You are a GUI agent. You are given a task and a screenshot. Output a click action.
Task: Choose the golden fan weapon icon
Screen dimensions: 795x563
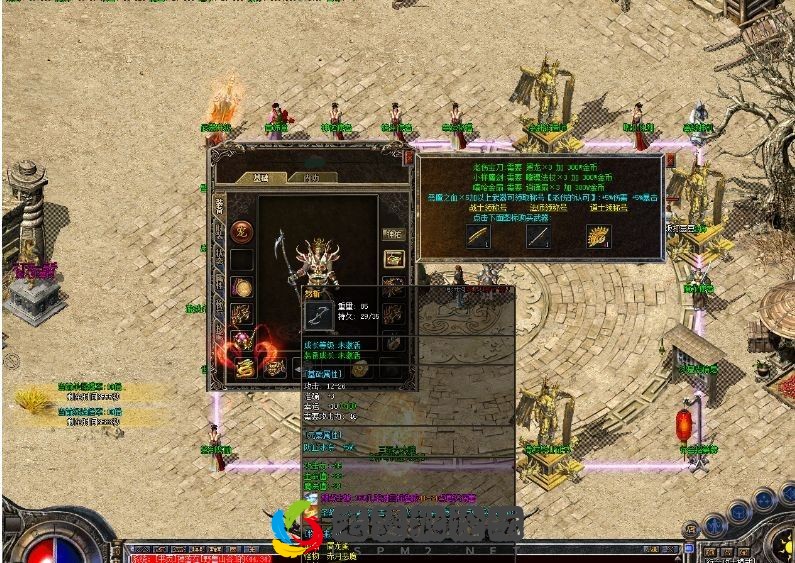pos(599,236)
